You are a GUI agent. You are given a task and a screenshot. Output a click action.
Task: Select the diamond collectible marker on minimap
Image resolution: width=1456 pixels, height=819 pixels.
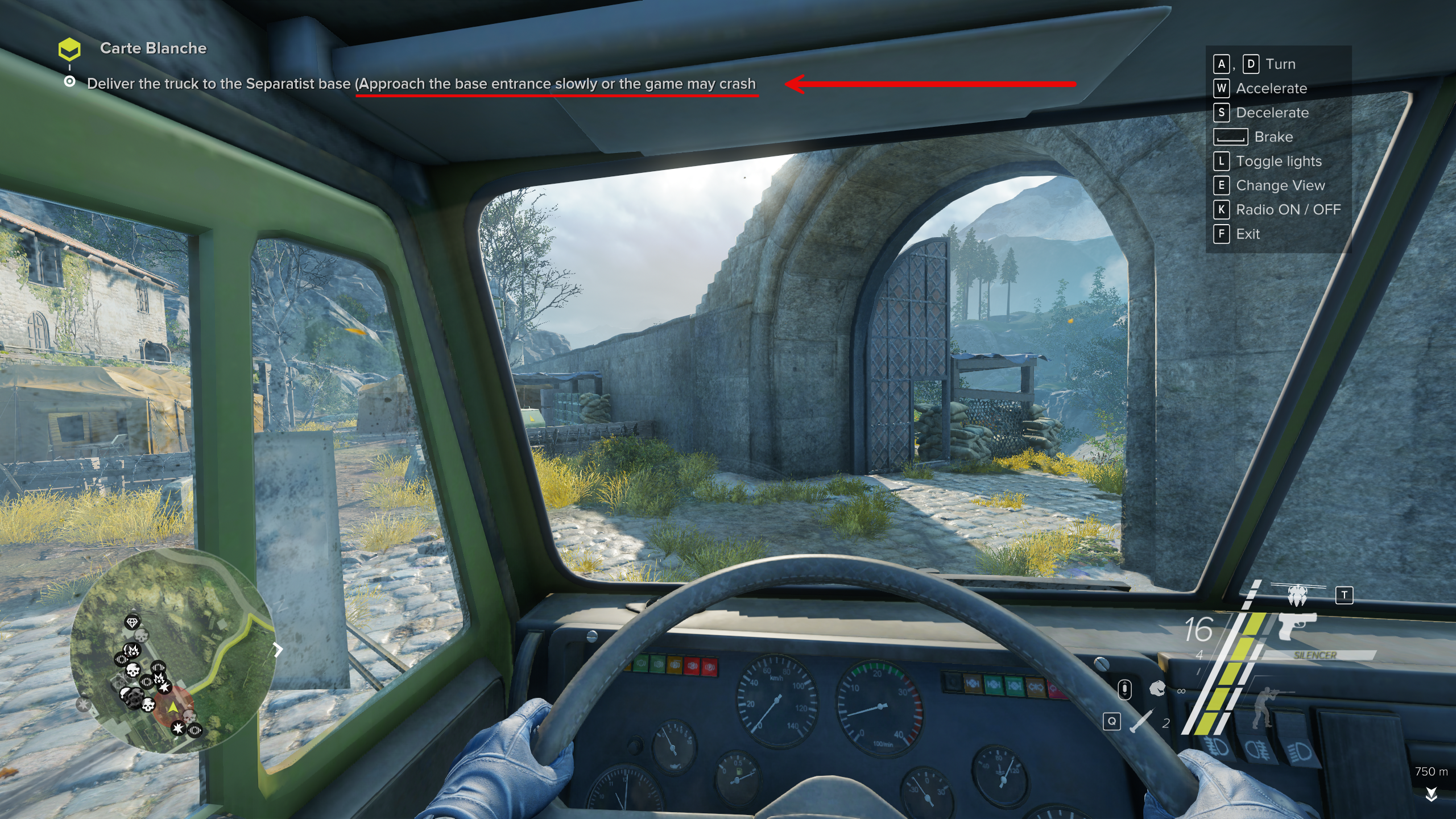click(132, 622)
